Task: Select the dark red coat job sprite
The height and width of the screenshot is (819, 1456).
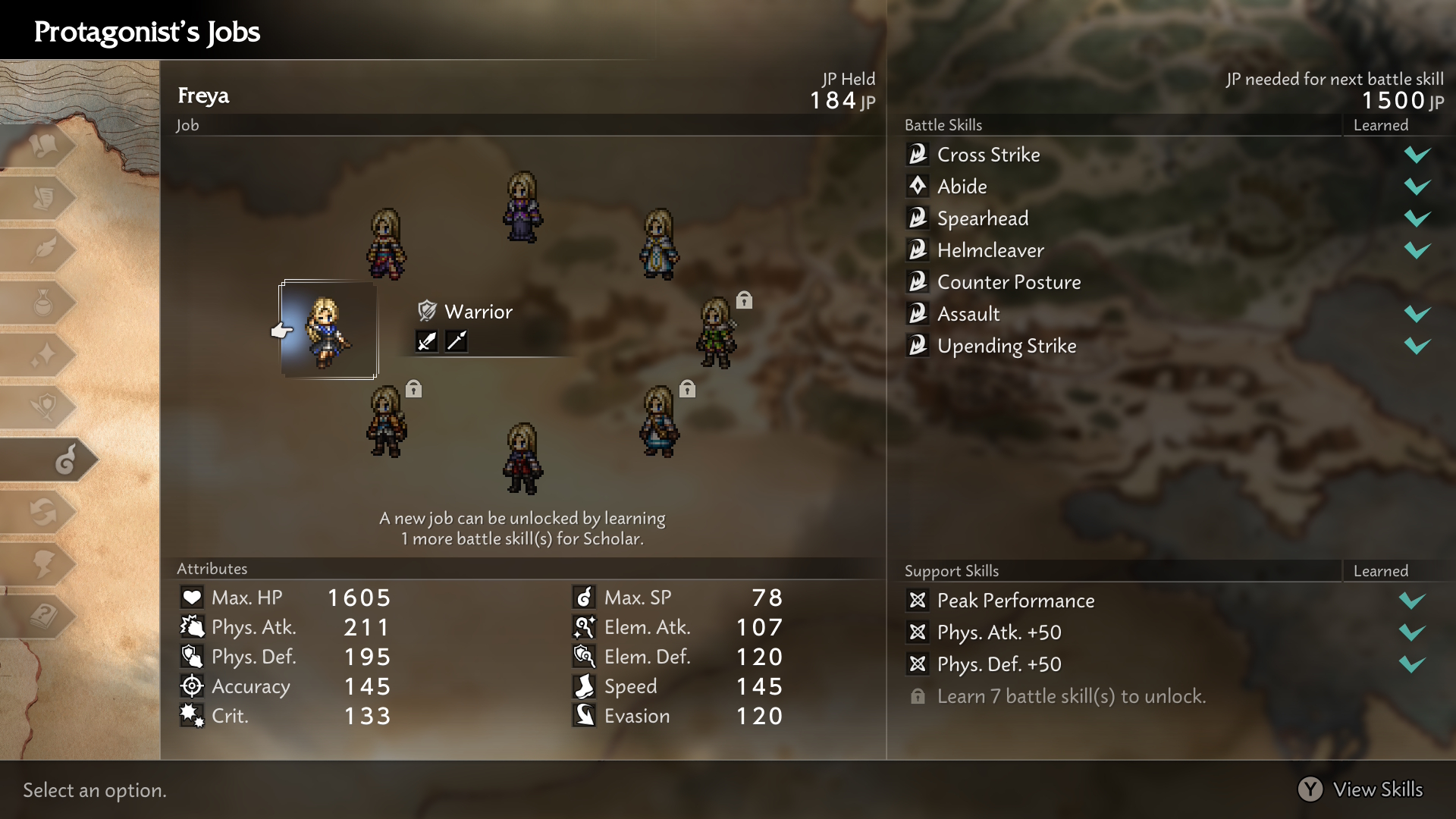Action: tap(522, 459)
